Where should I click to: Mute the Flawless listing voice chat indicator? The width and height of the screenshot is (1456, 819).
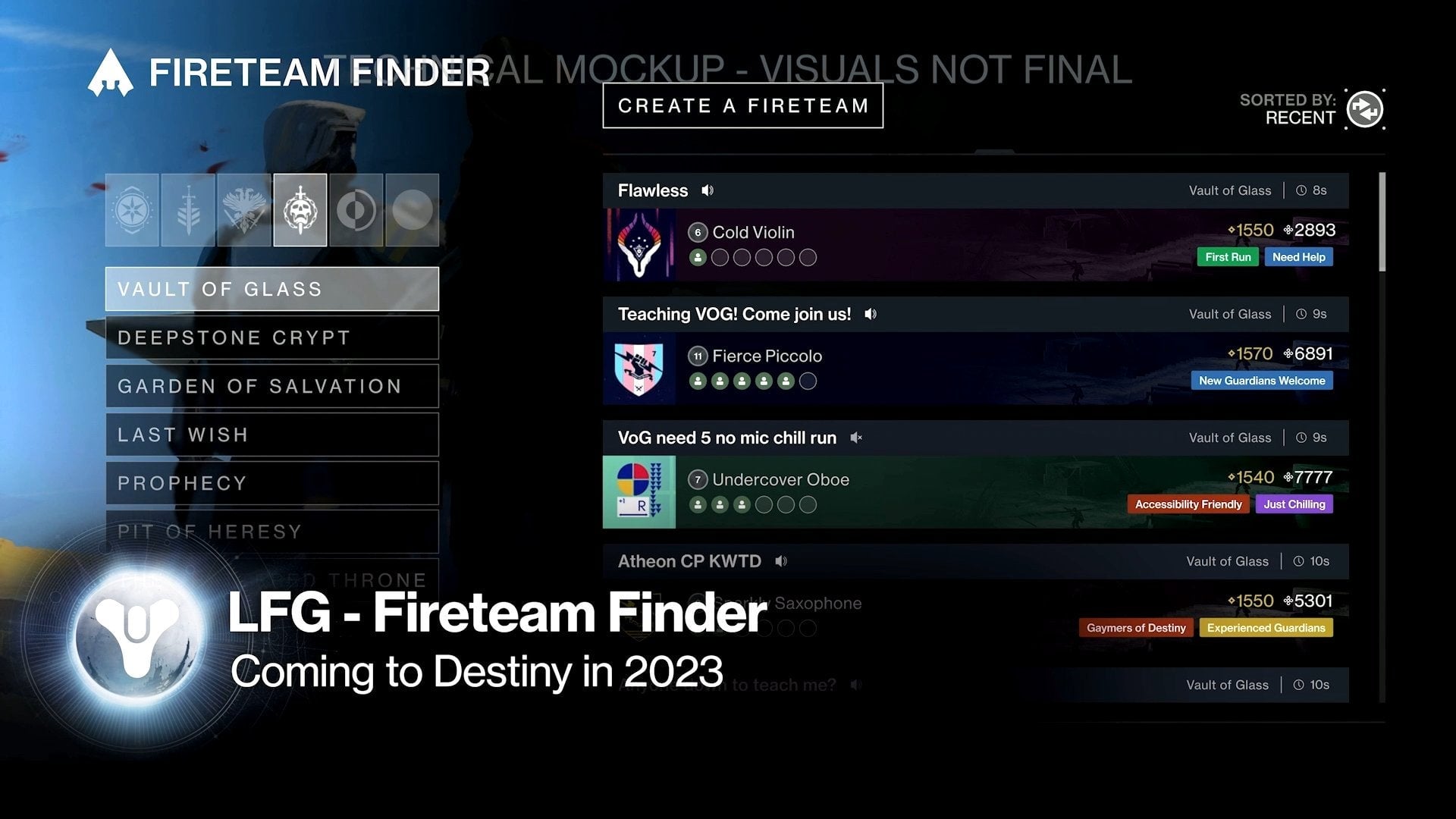[707, 190]
